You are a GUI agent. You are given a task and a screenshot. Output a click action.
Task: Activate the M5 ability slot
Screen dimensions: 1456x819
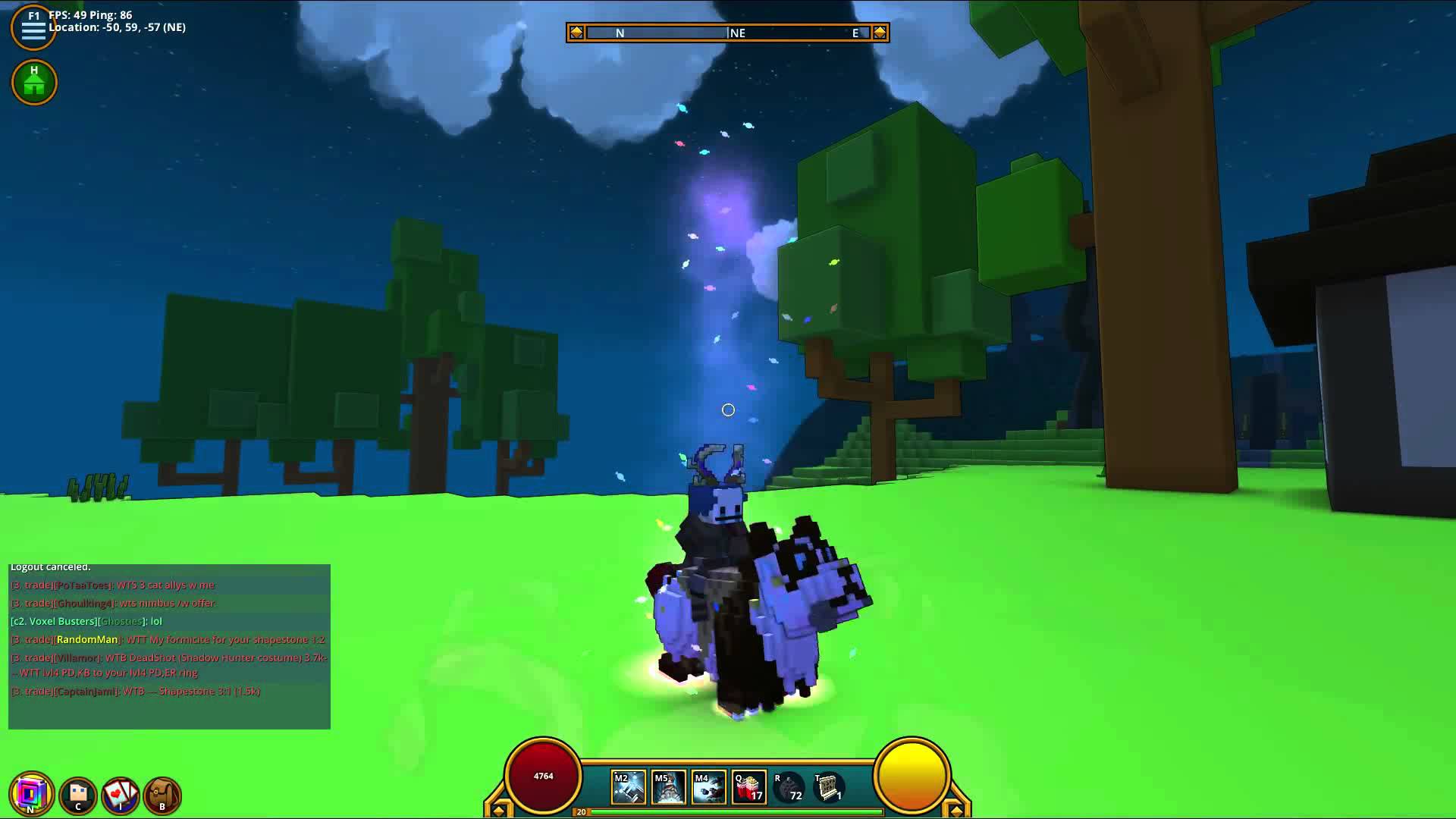click(668, 786)
